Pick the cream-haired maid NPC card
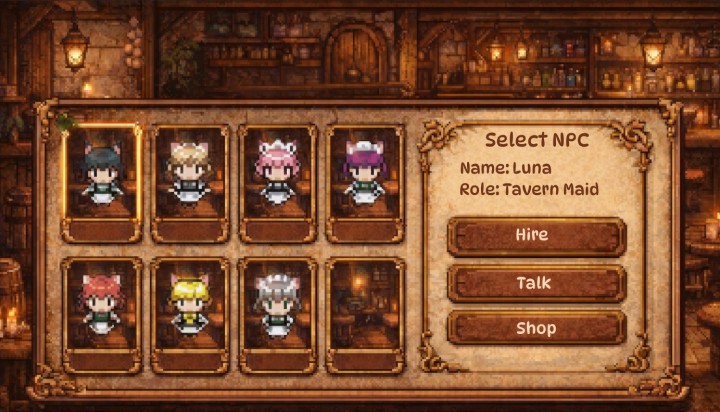This screenshot has width=720, height=412. click(189, 183)
